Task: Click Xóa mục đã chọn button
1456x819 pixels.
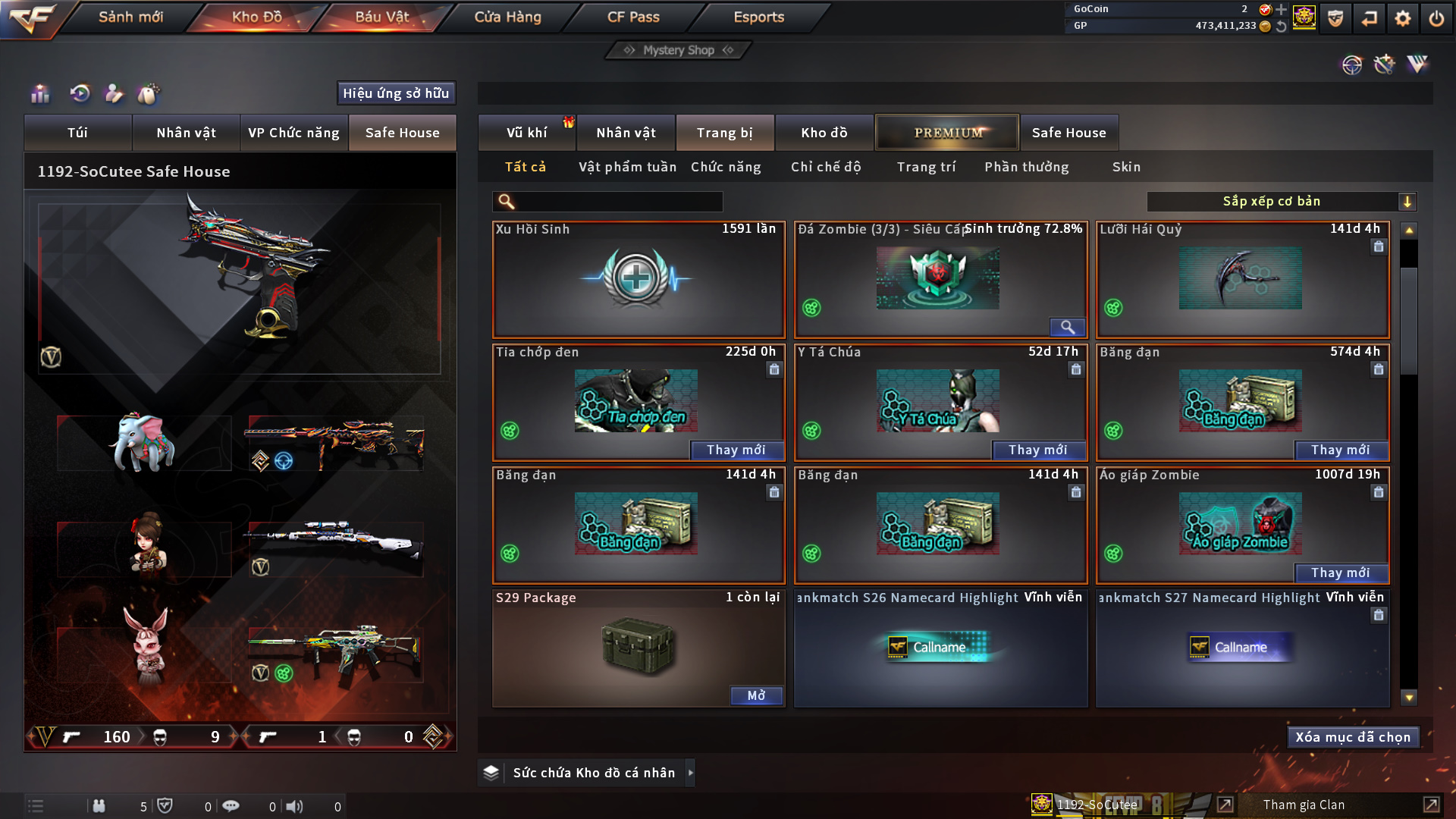Action: coord(1353,737)
